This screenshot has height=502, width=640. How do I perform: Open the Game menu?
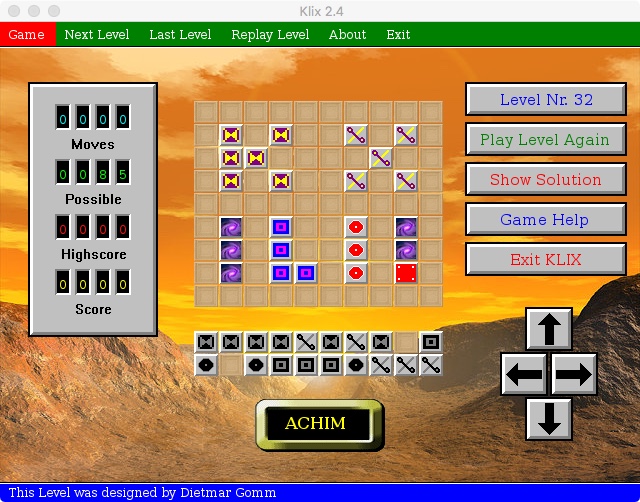(x=27, y=34)
